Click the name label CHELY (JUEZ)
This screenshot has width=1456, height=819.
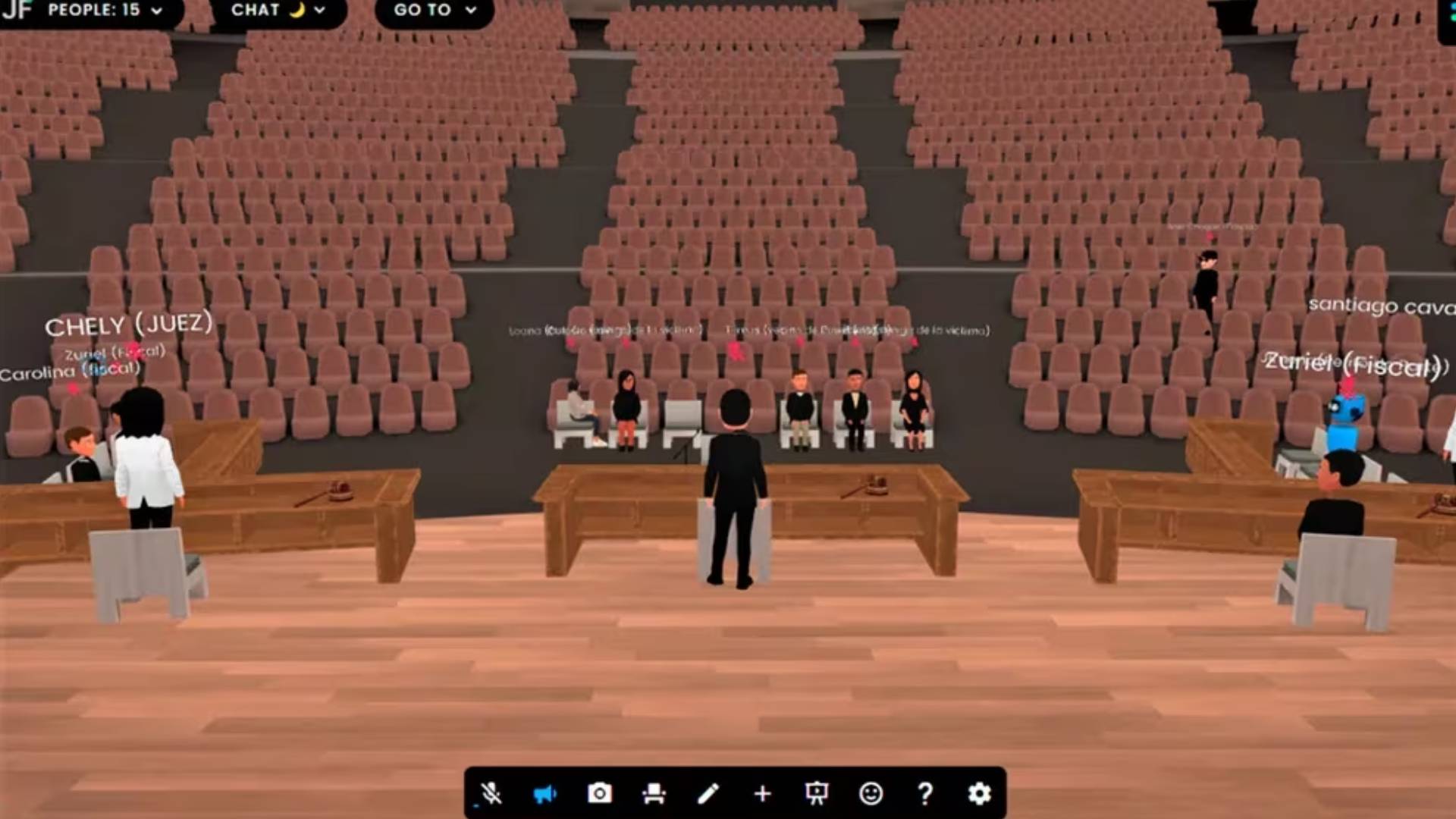point(130,325)
